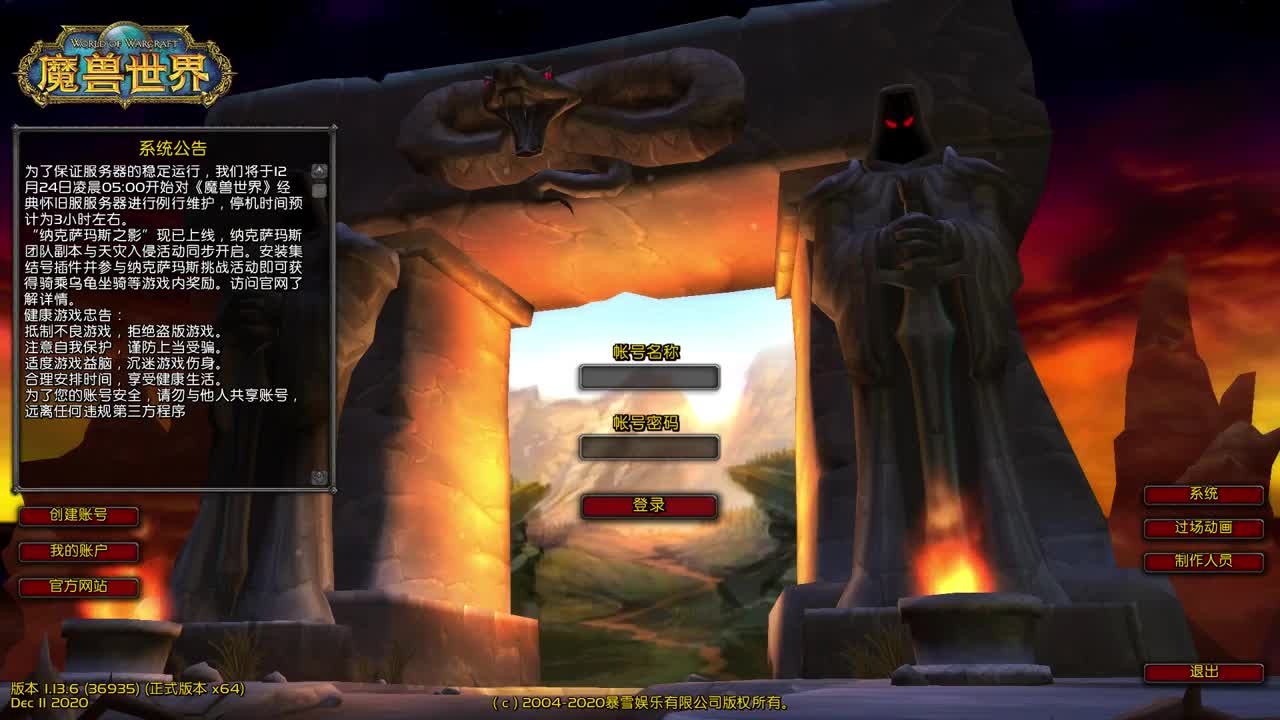Focus the 帐号名称 account name field
Screen dimensions: 1280x720
(x=648, y=377)
